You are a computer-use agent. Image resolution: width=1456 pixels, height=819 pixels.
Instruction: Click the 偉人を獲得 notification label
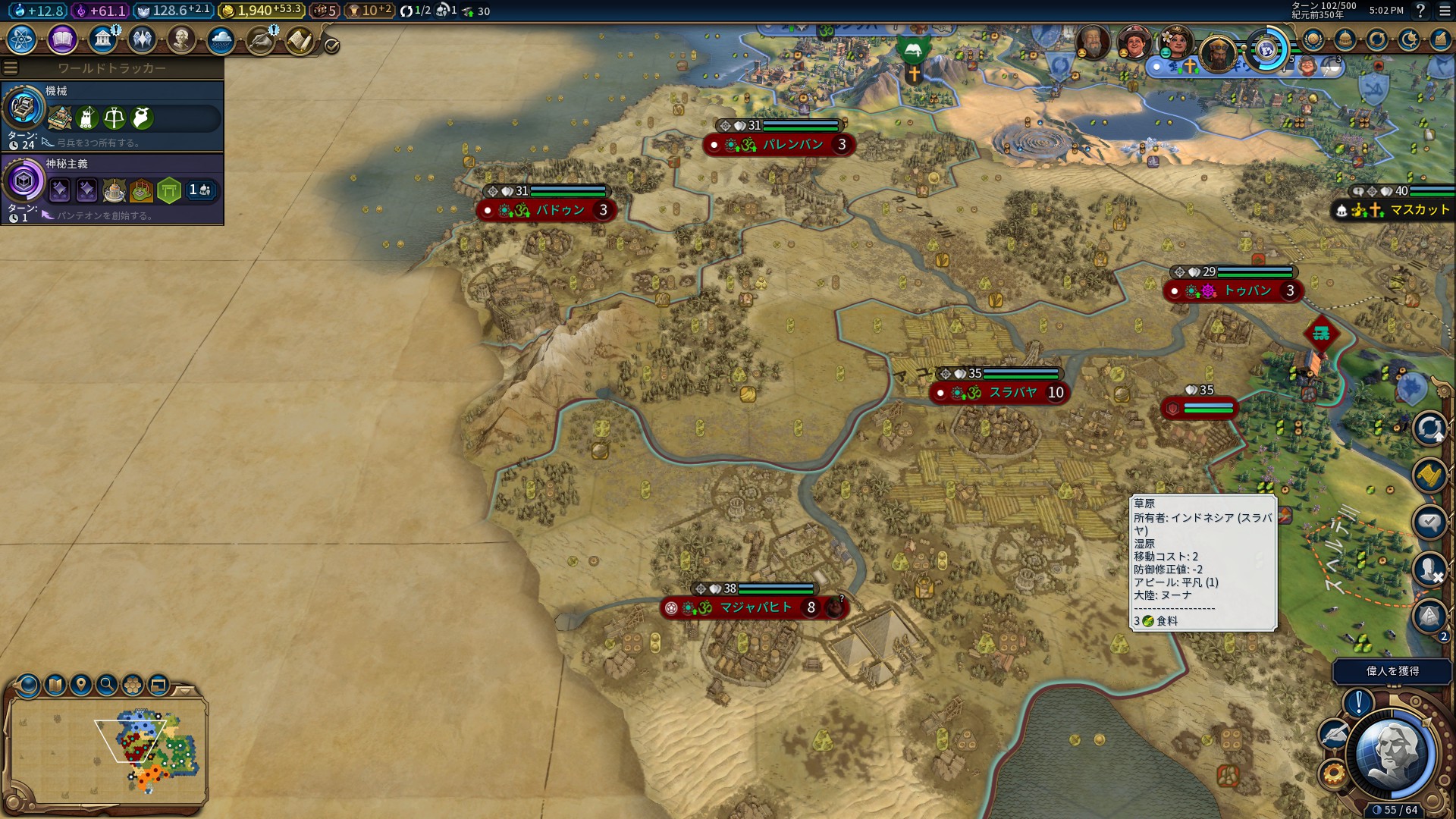1392,671
